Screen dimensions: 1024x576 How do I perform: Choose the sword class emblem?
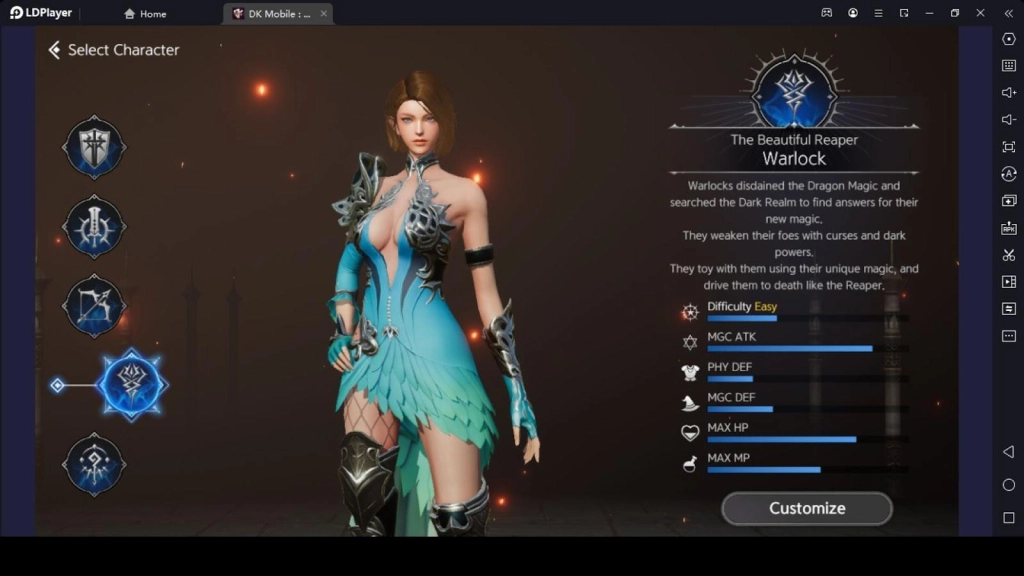[94, 227]
